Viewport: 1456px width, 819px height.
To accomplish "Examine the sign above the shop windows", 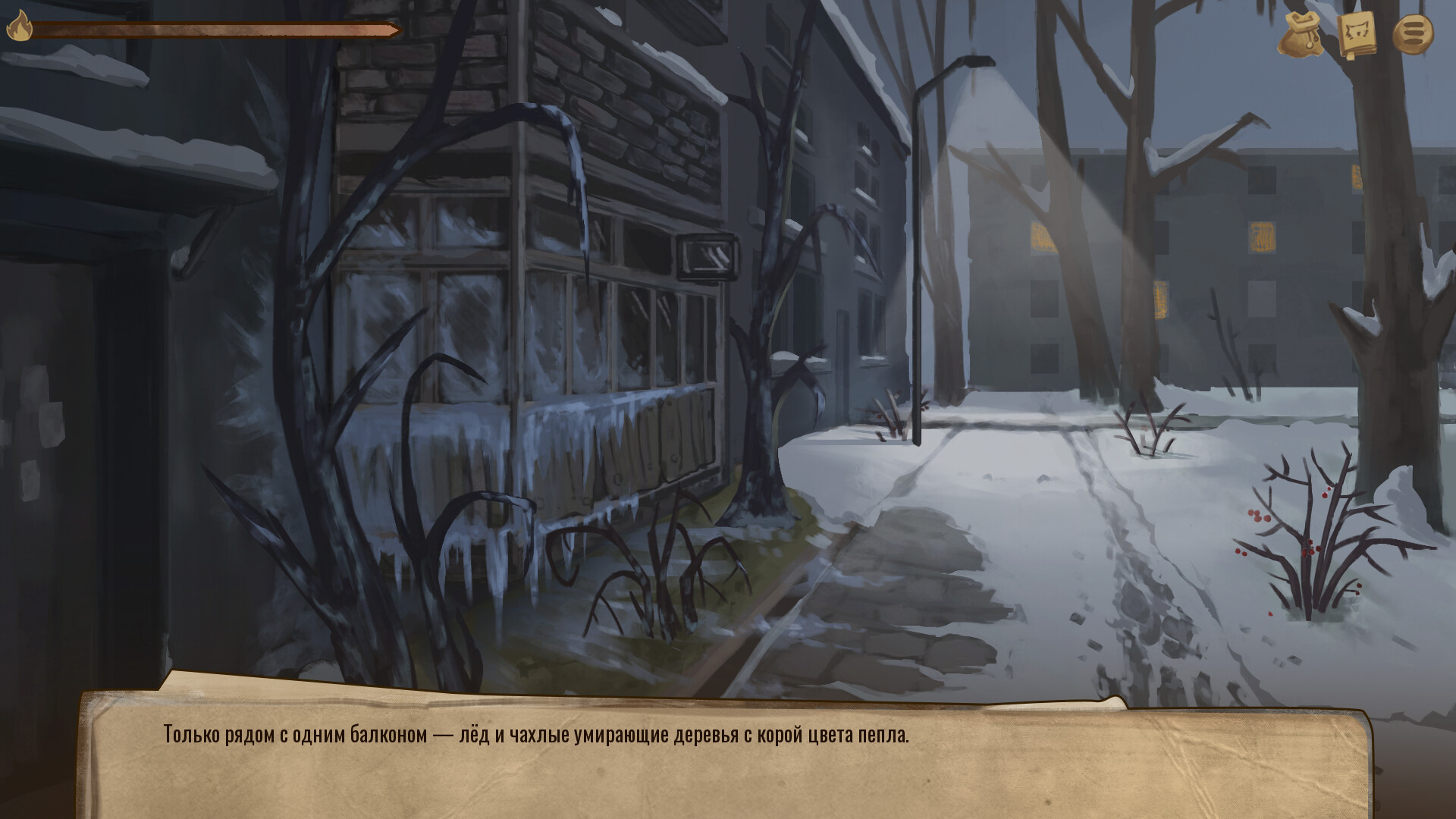I will (x=705, y=258).
